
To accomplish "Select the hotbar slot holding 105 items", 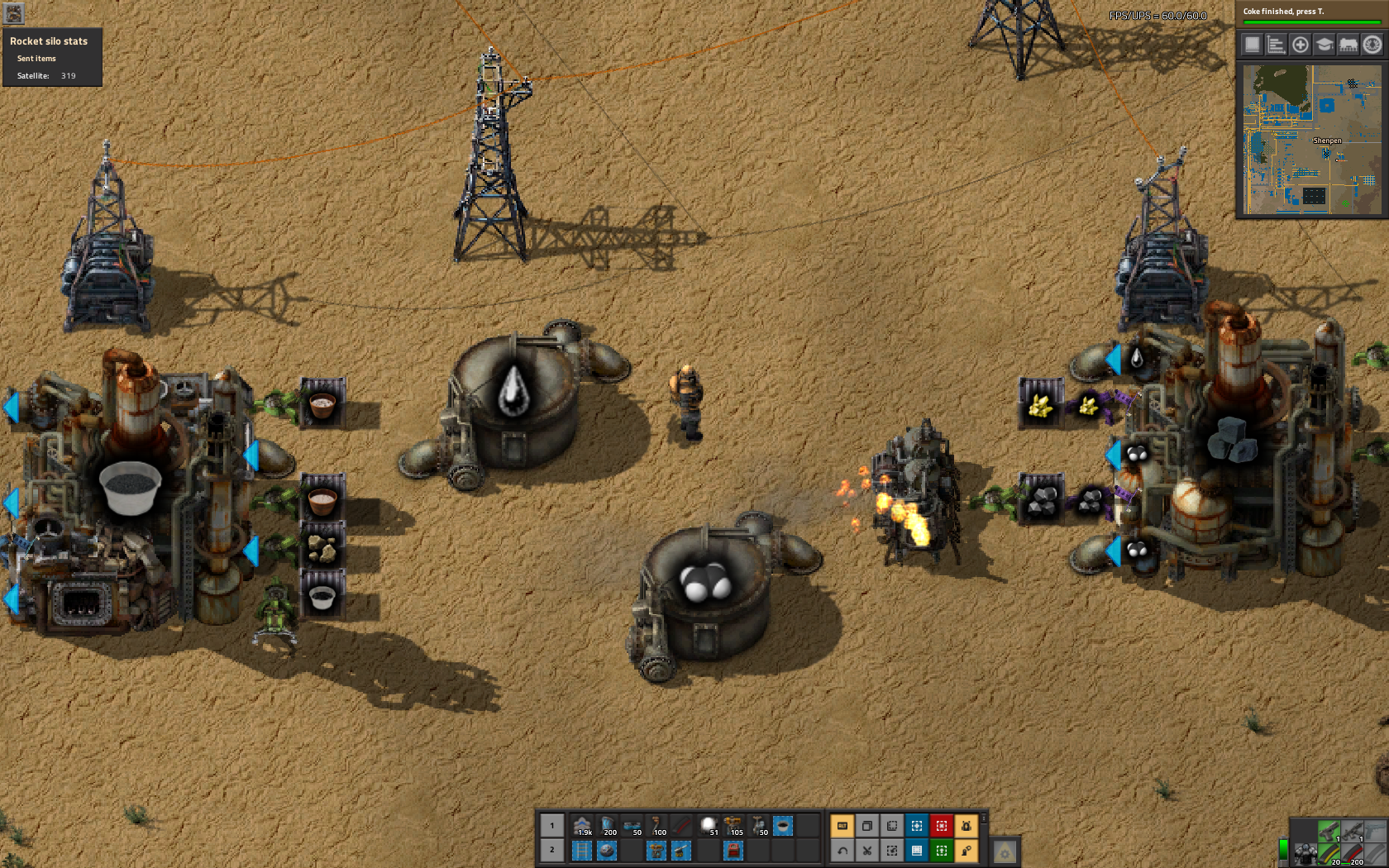I will [x=733, y=826].
